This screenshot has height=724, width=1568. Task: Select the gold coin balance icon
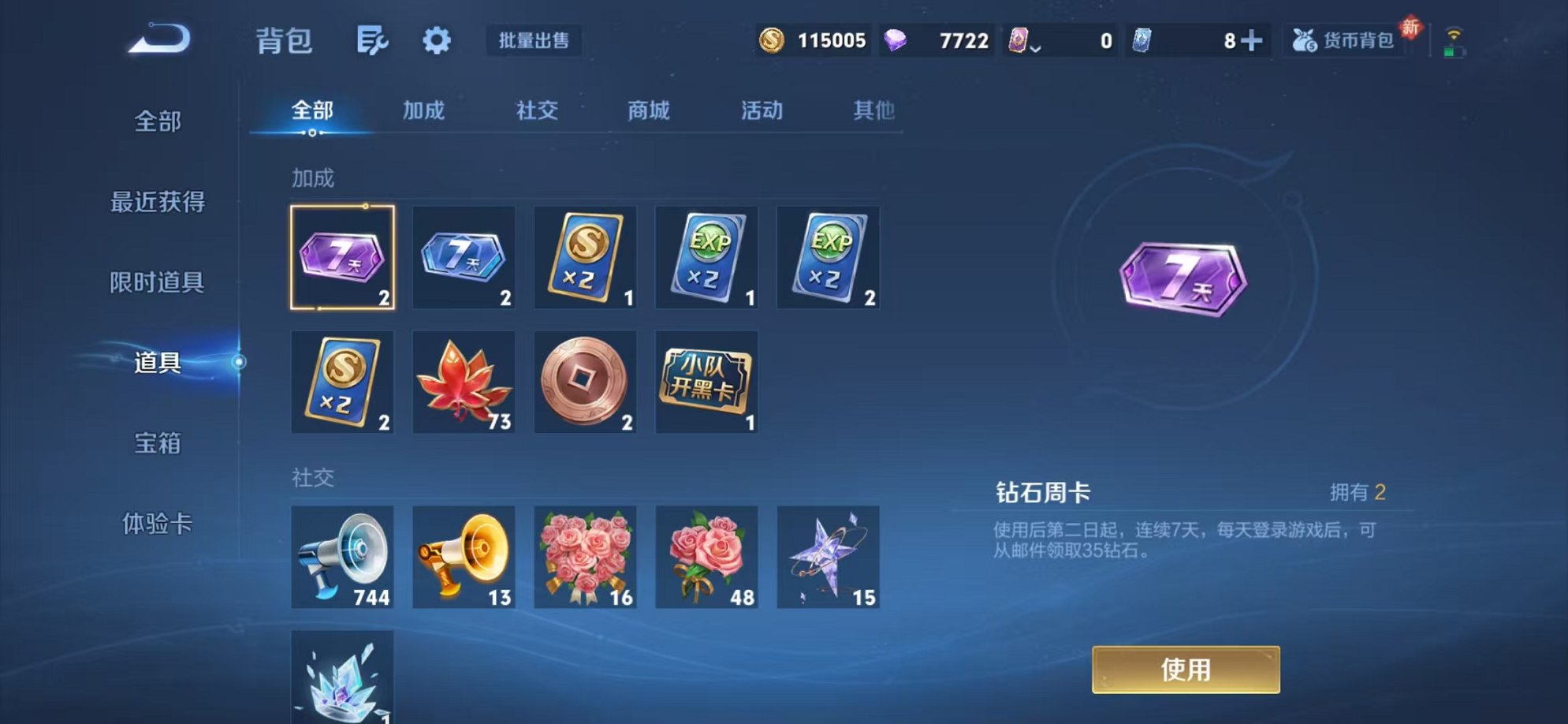click(x=771, y=39)
